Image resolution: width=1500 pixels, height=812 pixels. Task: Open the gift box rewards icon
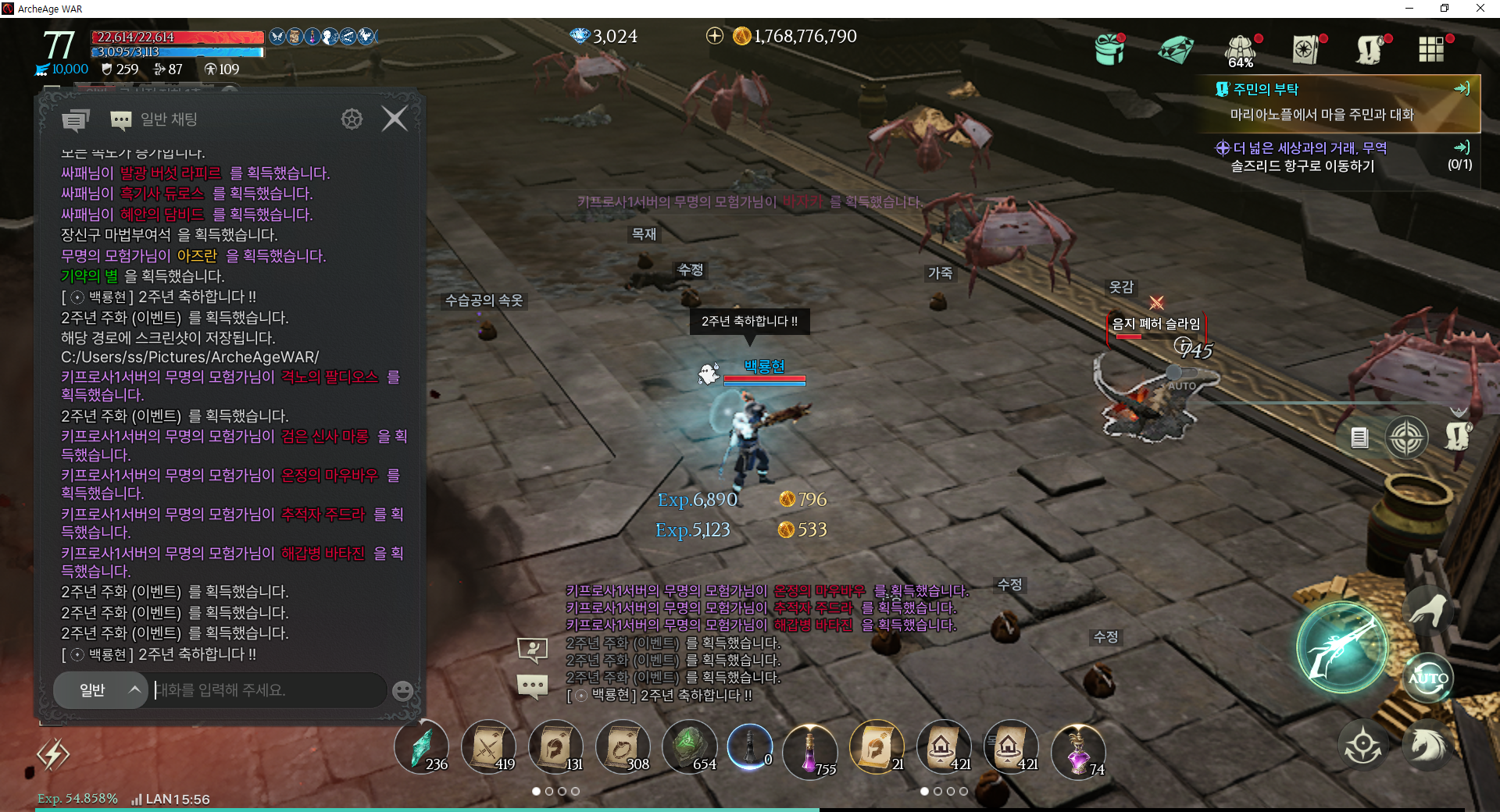point(1109,50)
